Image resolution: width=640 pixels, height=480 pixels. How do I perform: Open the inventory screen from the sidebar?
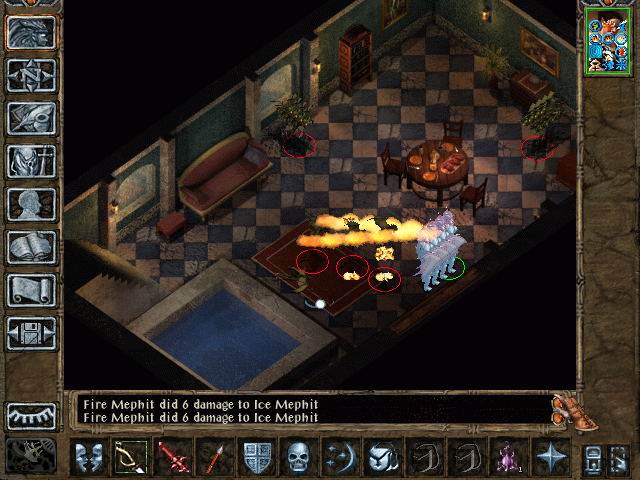pyautogui.click(x=31, y=161)
